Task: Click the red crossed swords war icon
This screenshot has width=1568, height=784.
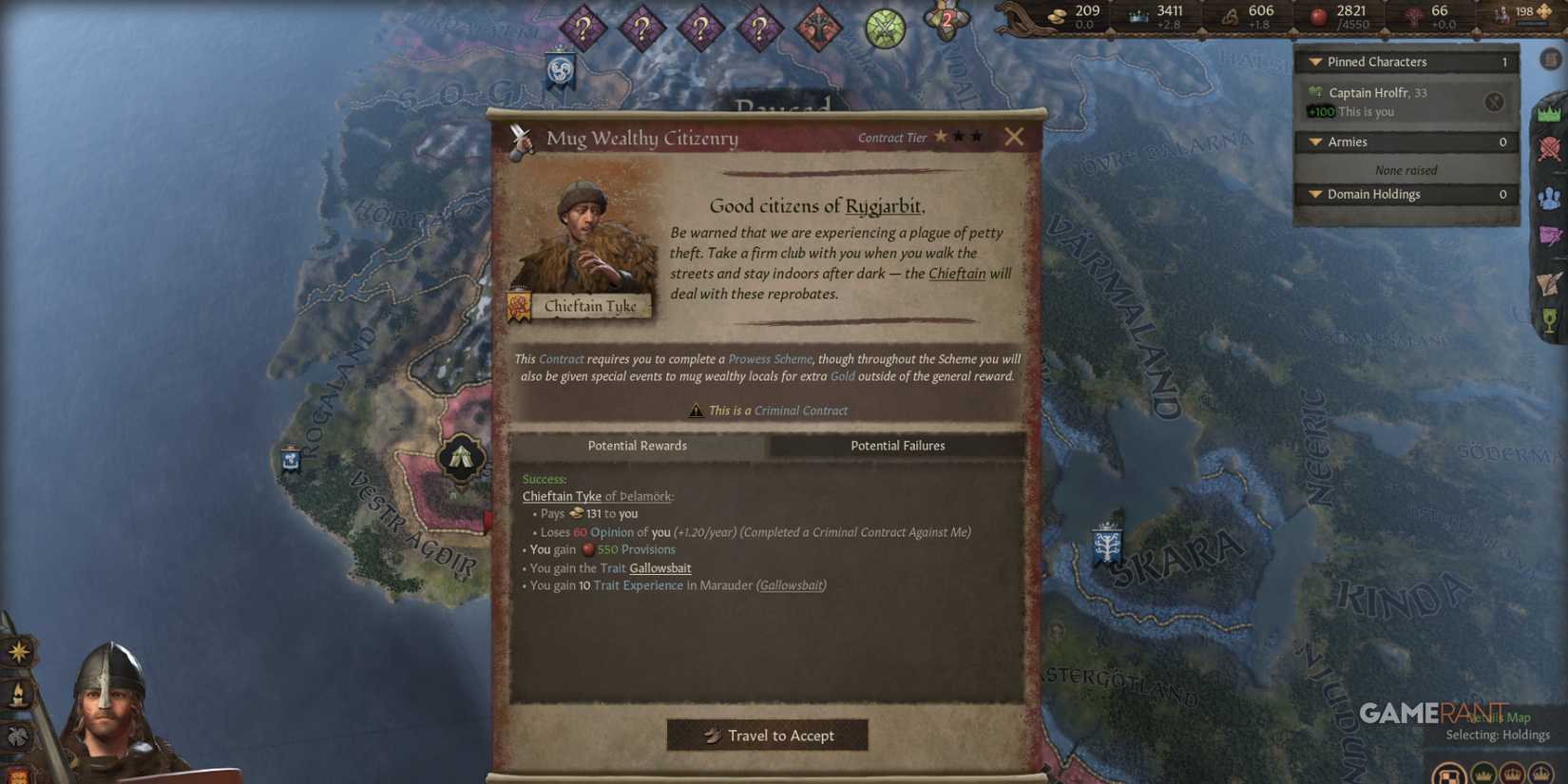Action: (1549, 147)
